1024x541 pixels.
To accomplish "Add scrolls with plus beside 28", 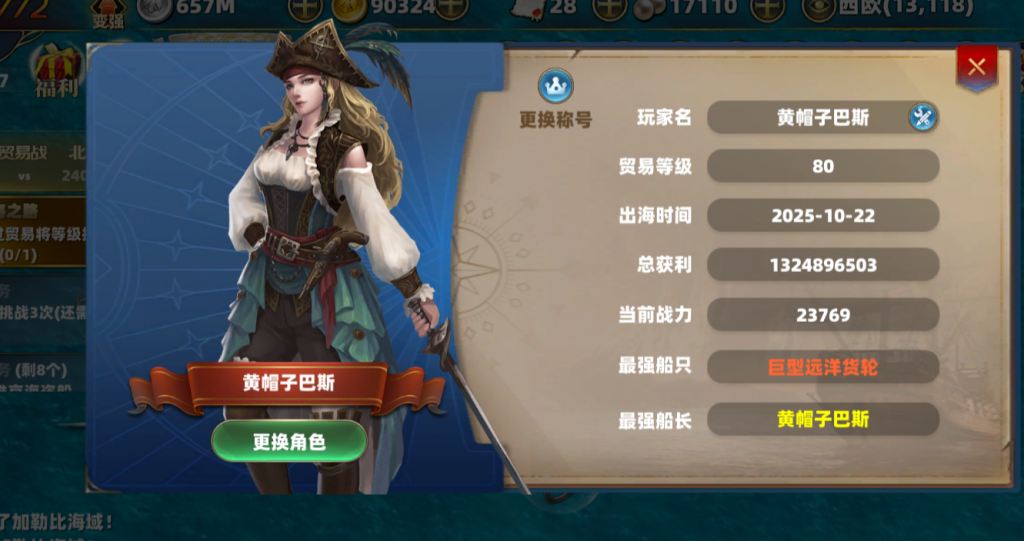I will (609, 8).
